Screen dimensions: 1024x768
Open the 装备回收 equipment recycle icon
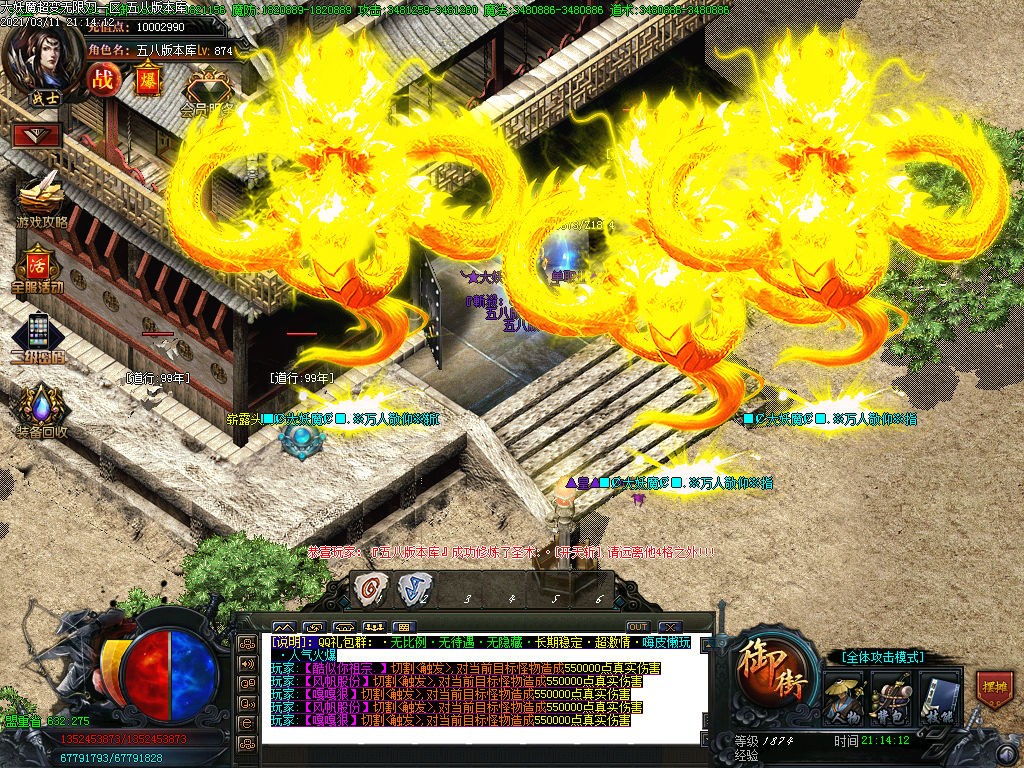(40, 408)
